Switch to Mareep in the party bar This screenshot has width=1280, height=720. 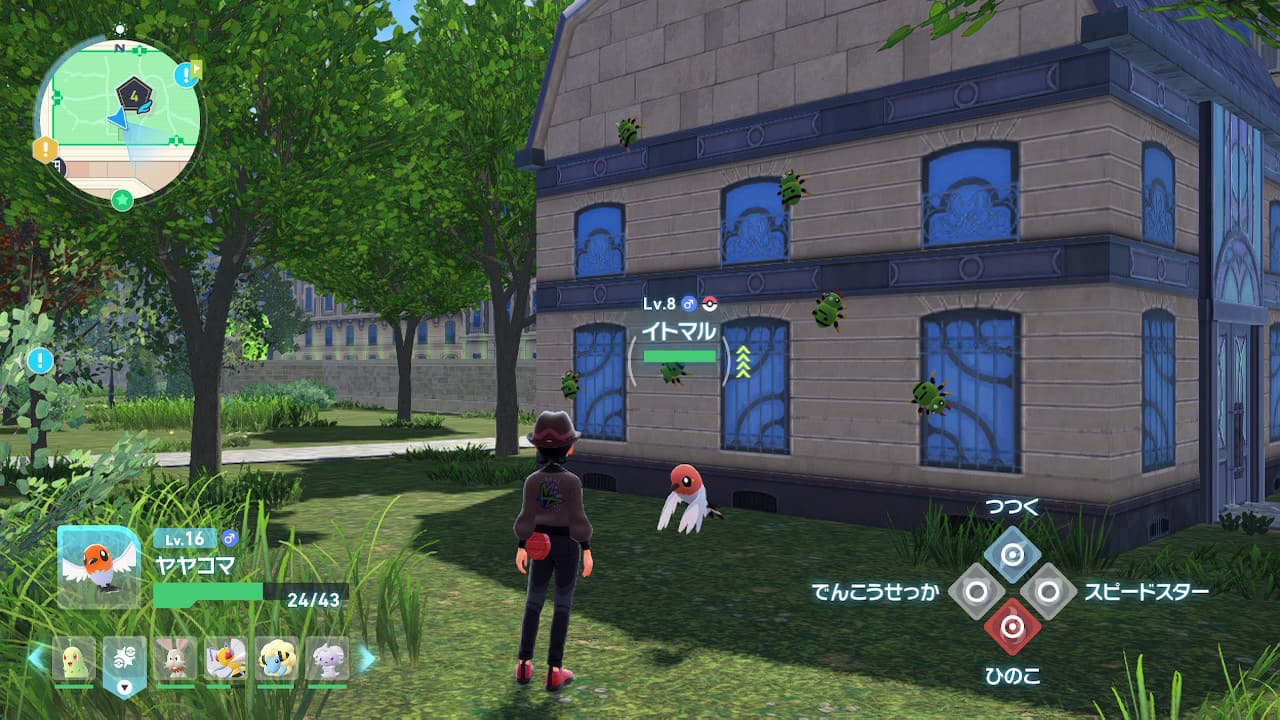coord(276,658)
